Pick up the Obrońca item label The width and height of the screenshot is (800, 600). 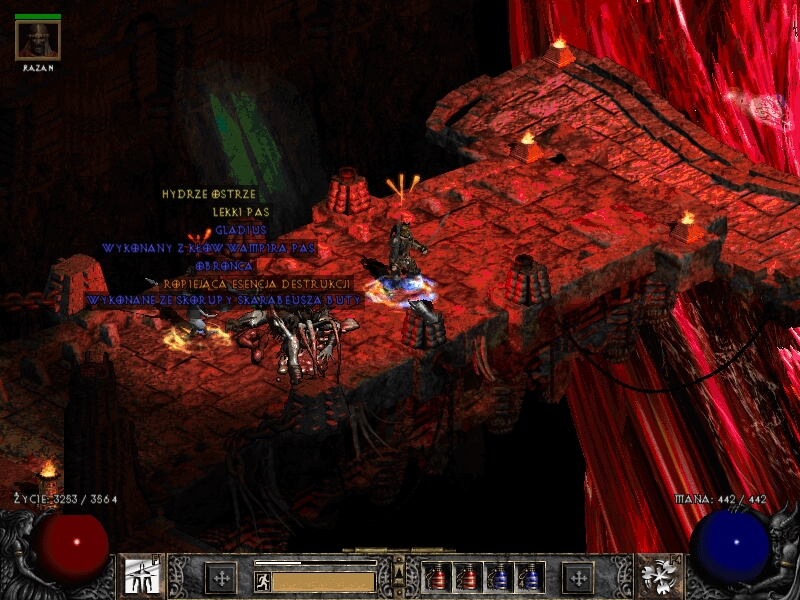pyautogui.click(x=225, y=266)
